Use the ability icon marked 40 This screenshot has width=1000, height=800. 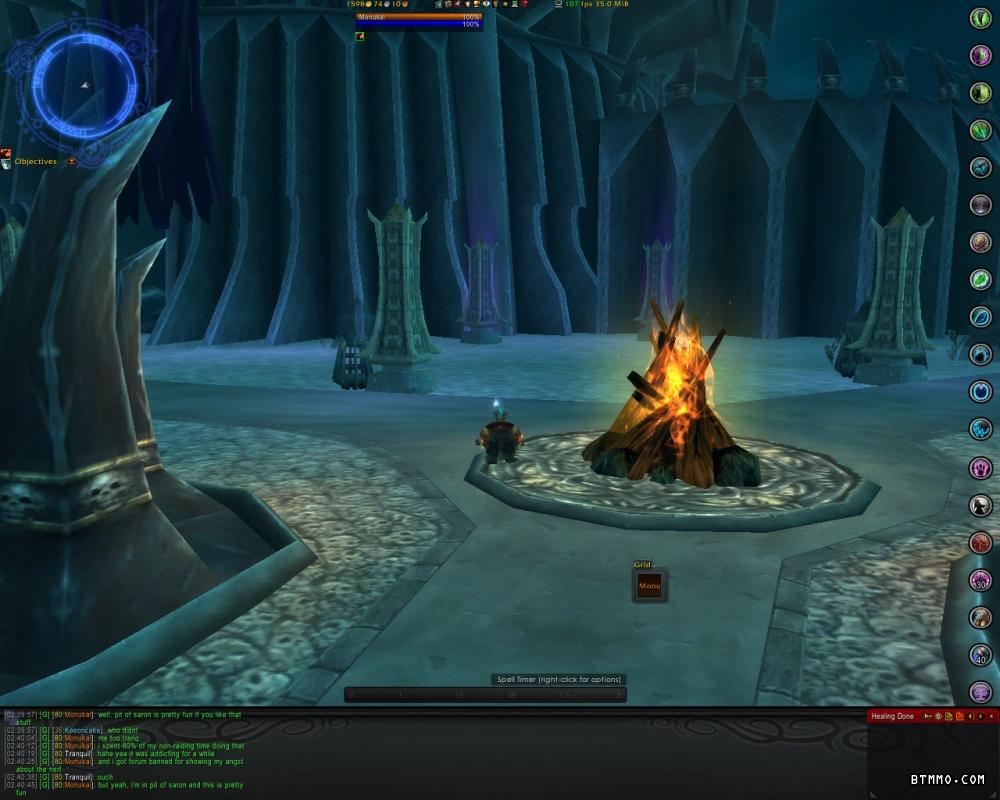pos(980,655)
